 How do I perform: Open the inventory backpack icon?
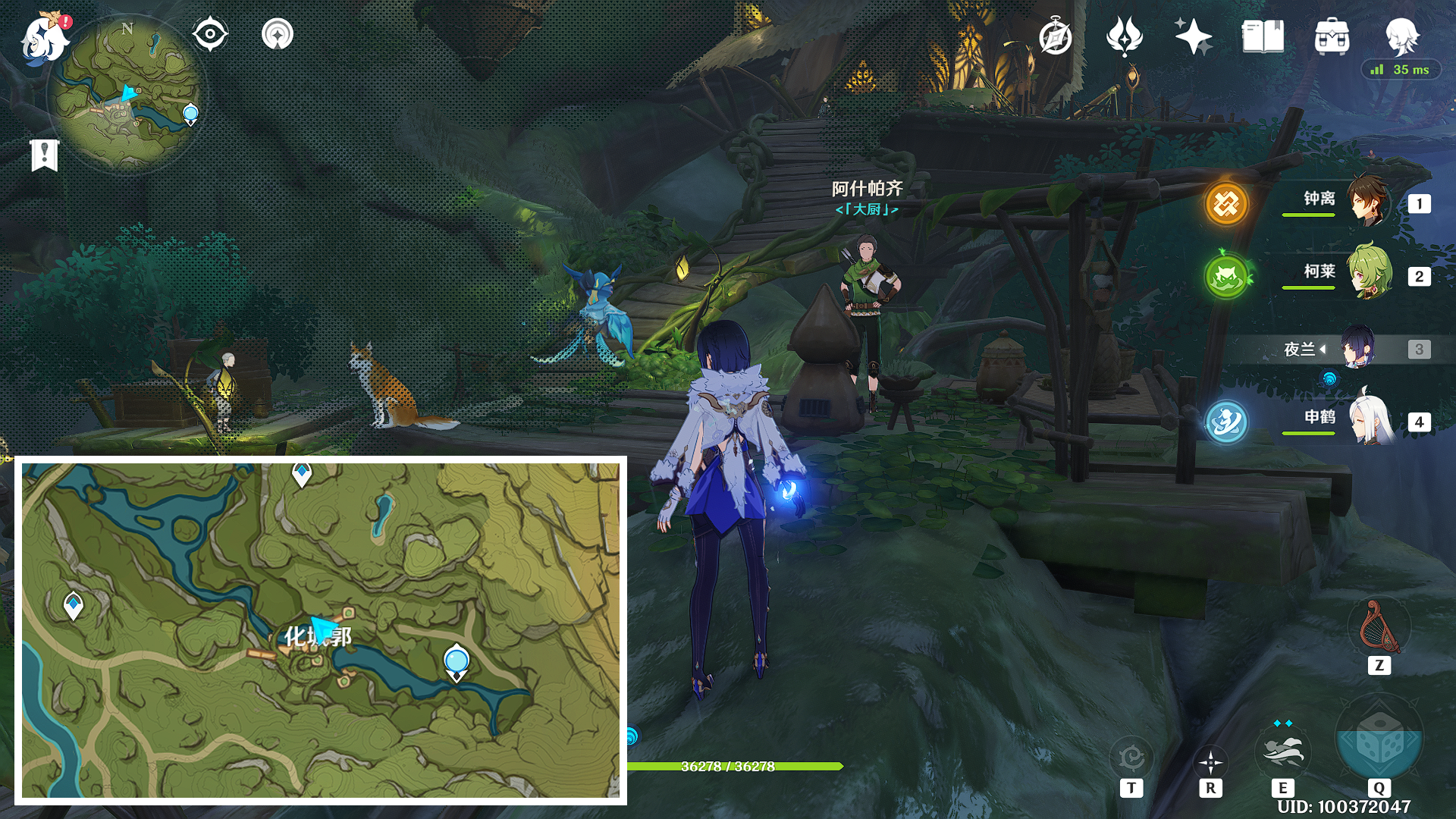tap(1332, 37)
